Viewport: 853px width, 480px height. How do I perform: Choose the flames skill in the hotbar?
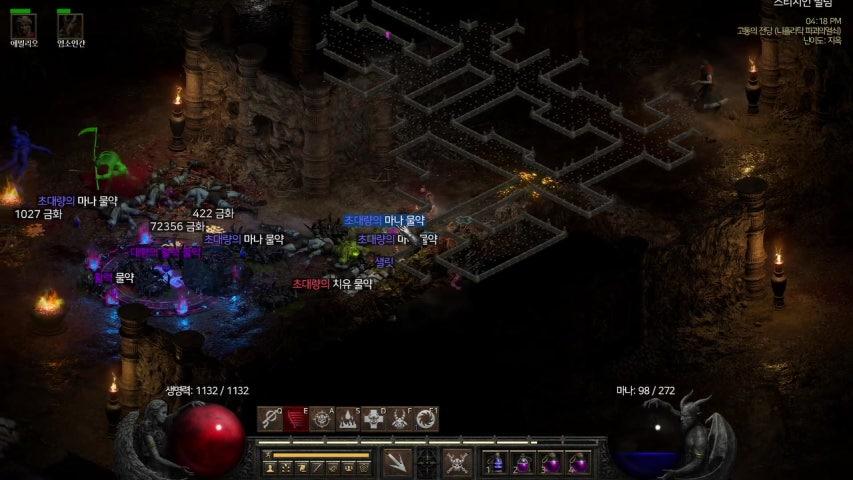coord(348,418)
